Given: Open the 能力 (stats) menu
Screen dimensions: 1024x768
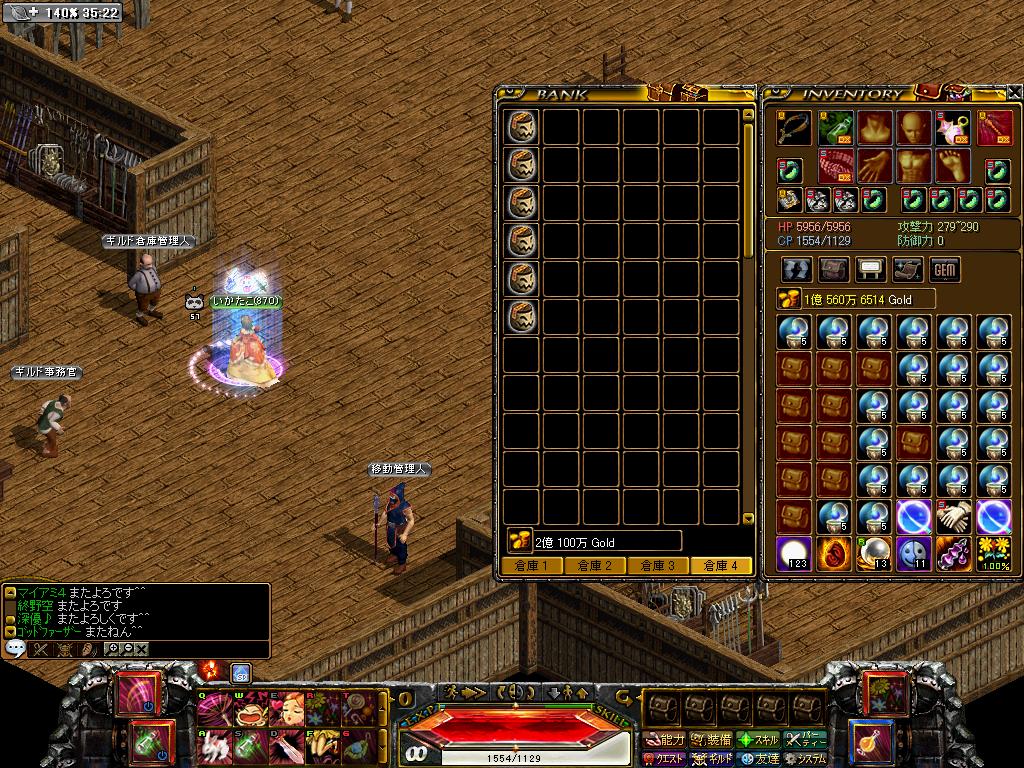Looking at the screenshot, I should point(665,740).
